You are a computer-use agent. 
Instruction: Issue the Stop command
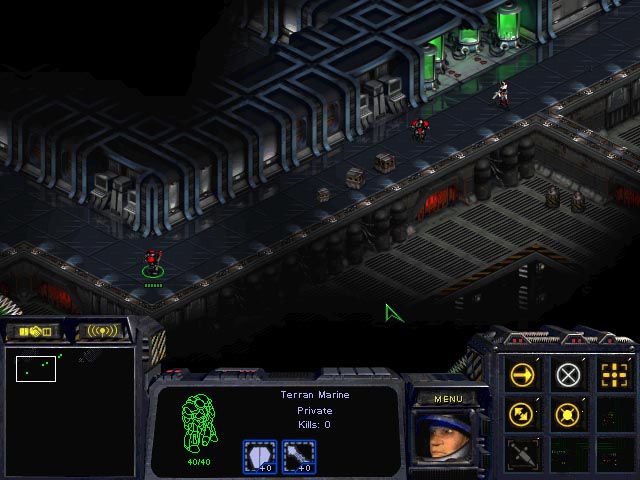pyautogui.click(x=568, y=375)
